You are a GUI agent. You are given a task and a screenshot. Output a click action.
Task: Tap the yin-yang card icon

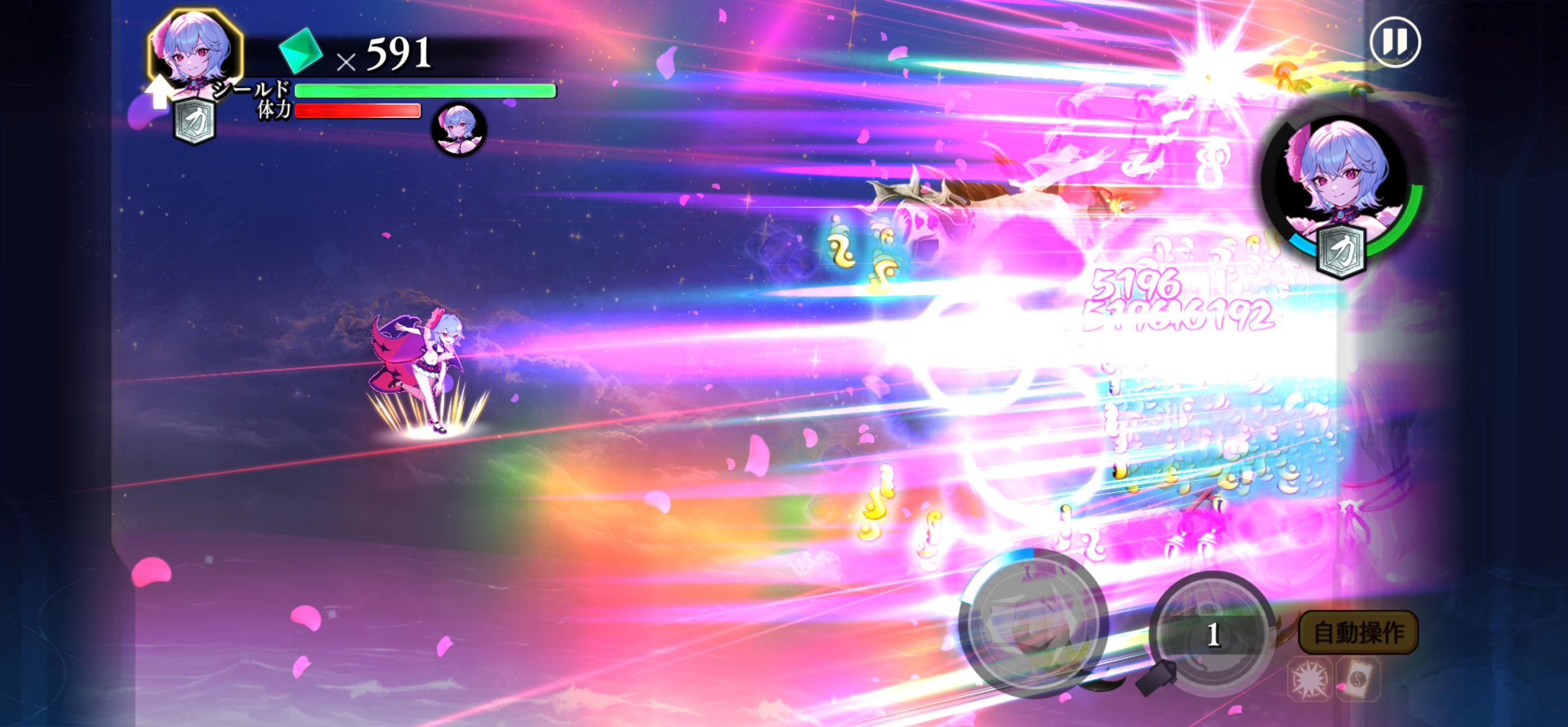tap(1358, 679)
